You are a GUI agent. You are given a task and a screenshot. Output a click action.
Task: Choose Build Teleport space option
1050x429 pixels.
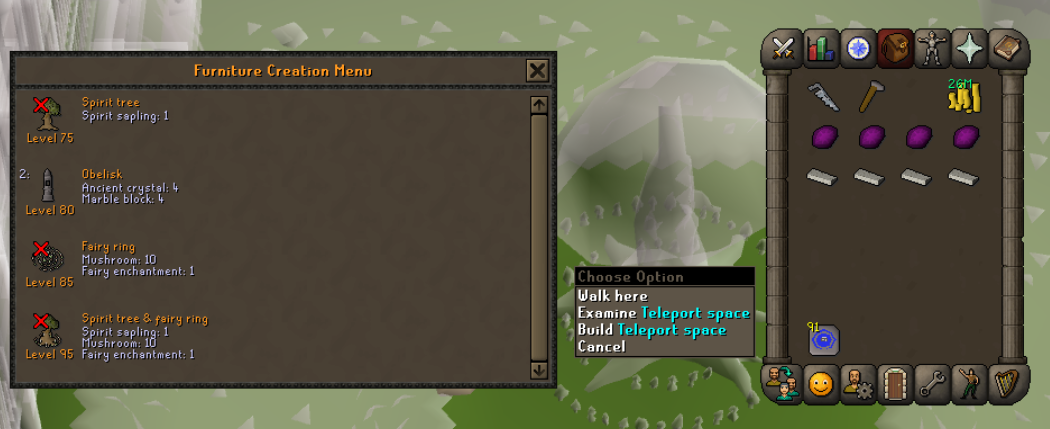click(651, 330)
